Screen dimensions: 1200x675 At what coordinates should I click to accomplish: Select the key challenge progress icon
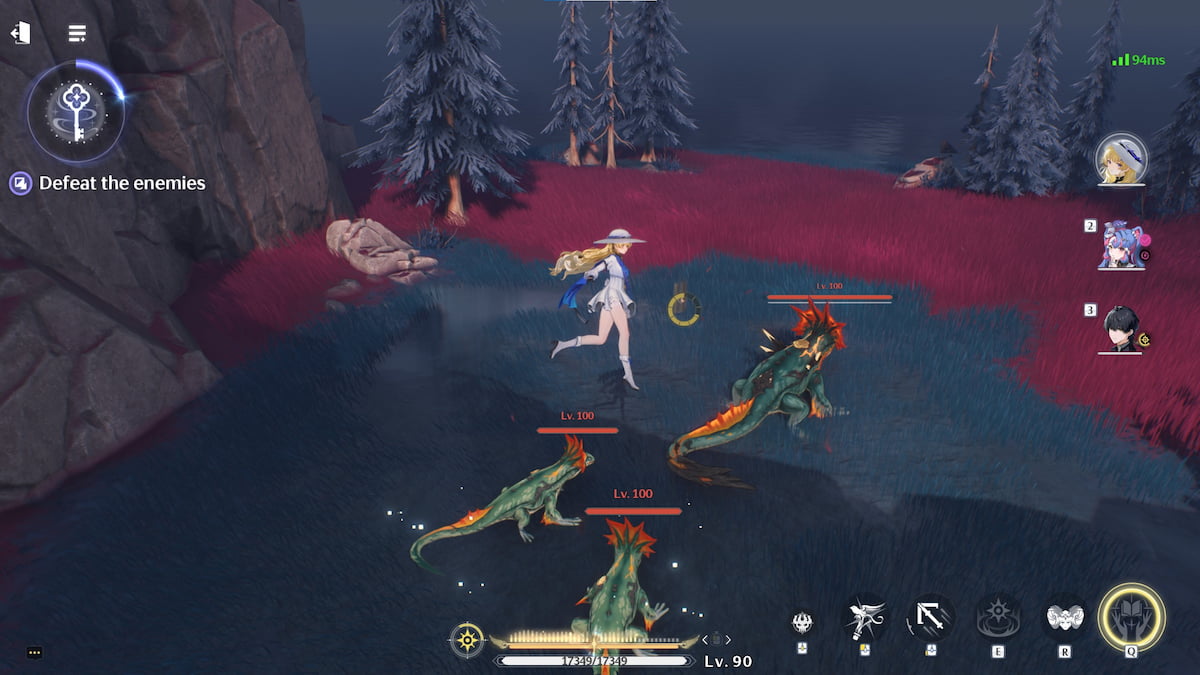coord(76,110)
